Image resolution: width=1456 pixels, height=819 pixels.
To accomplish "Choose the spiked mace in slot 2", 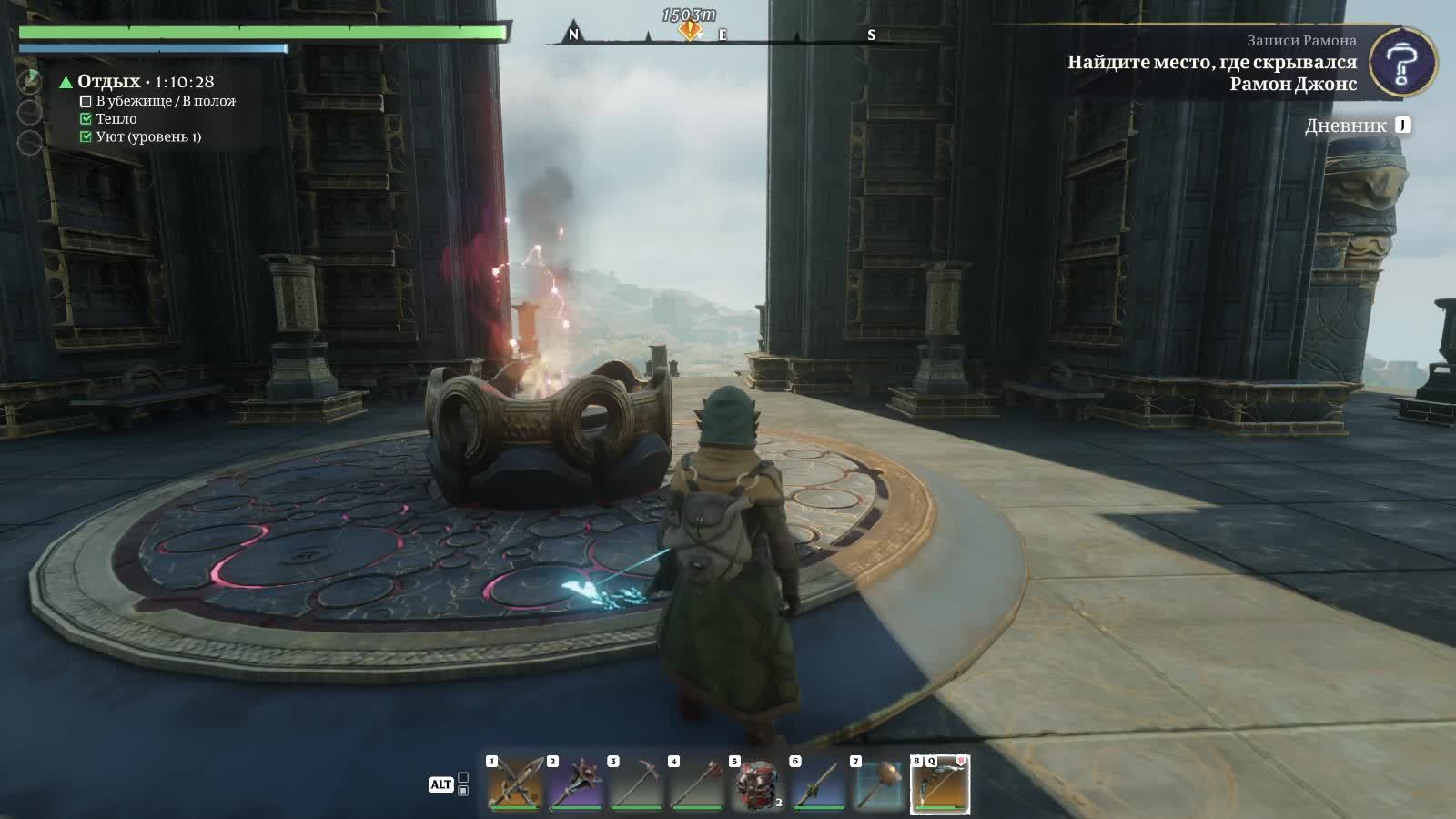I will click(x=576, y=784).
